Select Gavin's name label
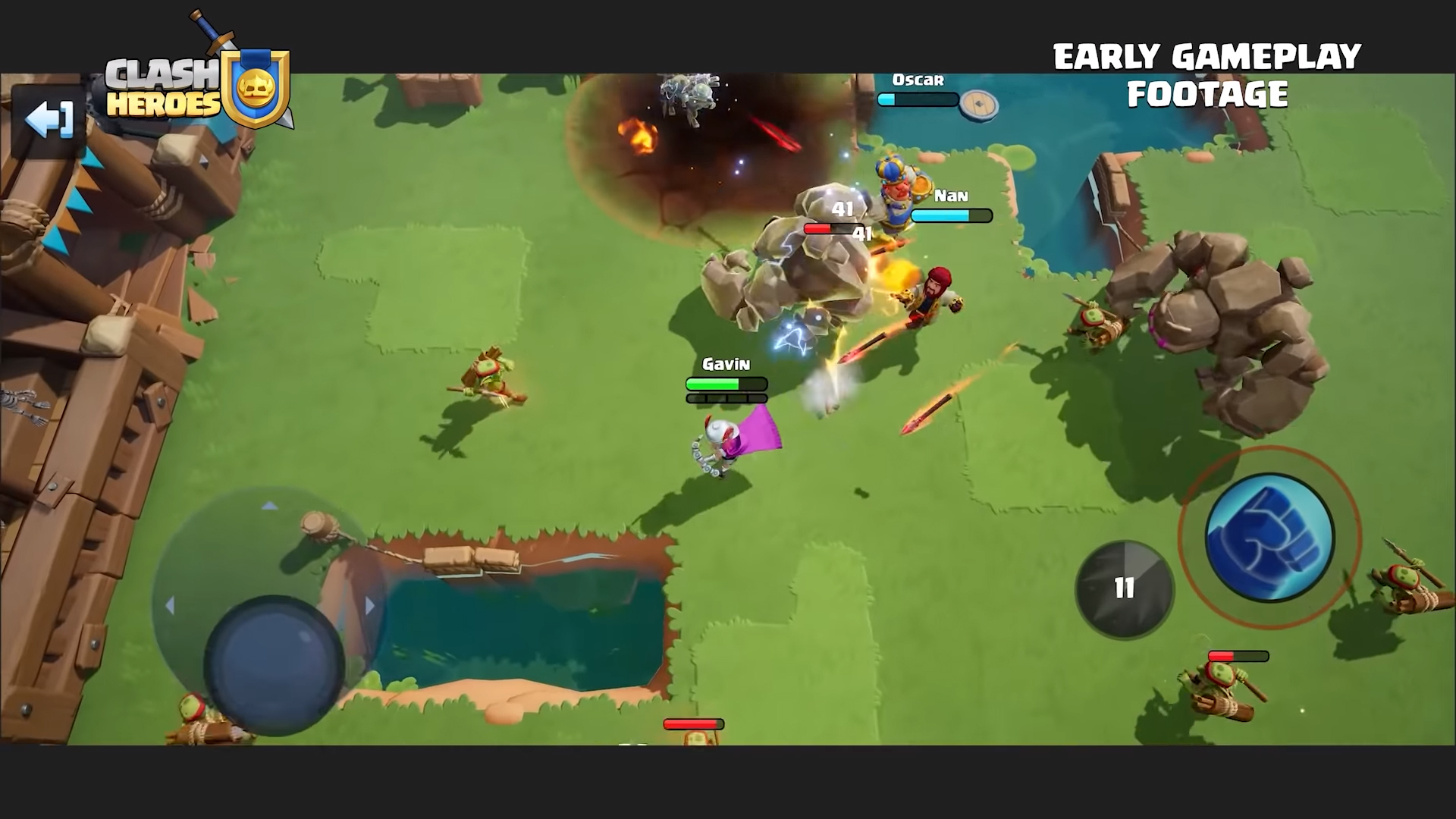Image resolution: width=1456 pixels, height=819 pixels. (724, 364)
